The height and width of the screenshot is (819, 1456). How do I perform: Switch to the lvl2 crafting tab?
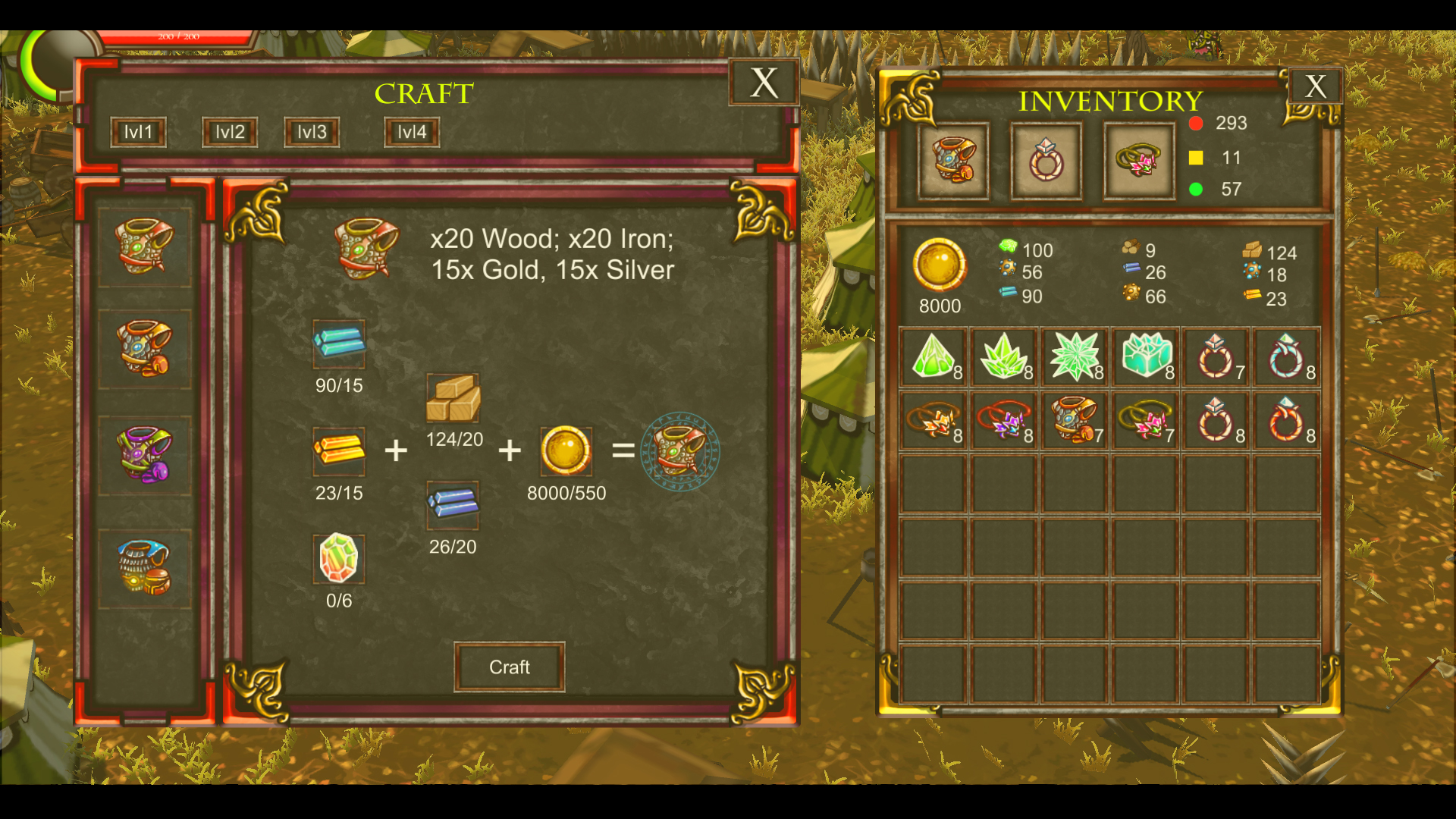[x=228, y=131]
